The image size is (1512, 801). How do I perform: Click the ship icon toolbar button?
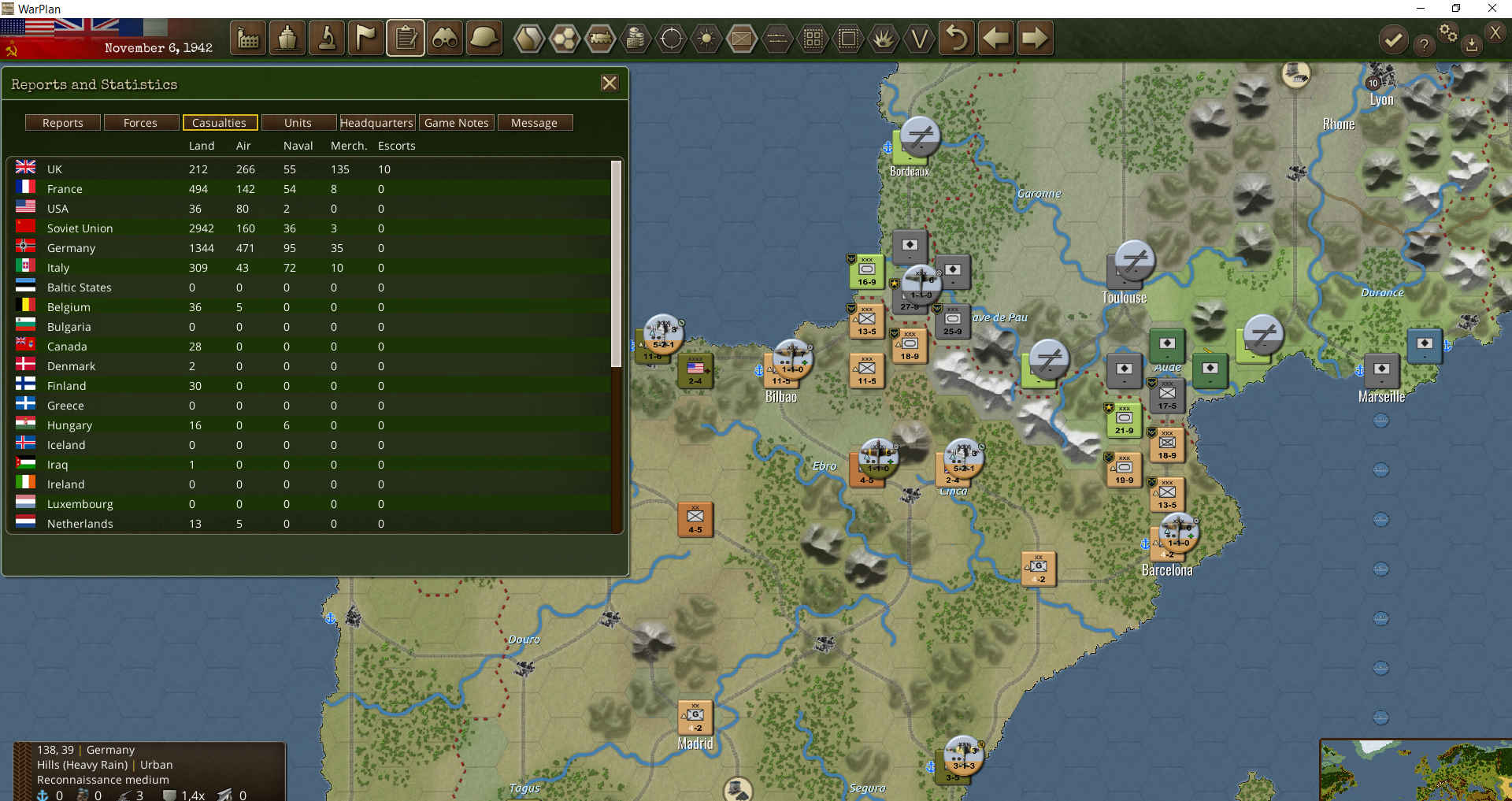coord(287,38)
